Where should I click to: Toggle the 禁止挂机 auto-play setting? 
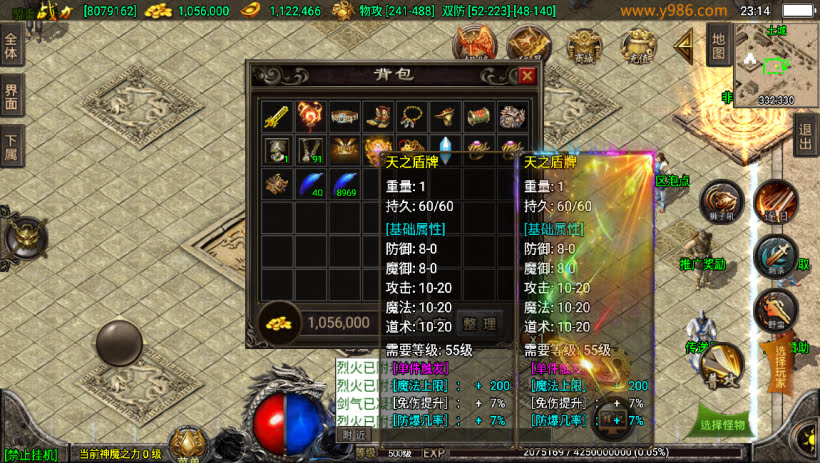coord(30,455)
